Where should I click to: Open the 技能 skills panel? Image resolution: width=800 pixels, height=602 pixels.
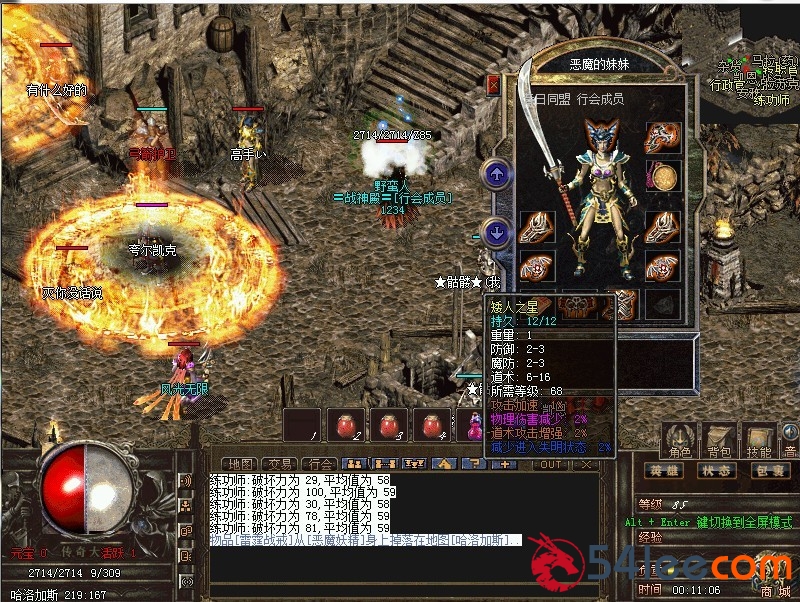(757, 442)
